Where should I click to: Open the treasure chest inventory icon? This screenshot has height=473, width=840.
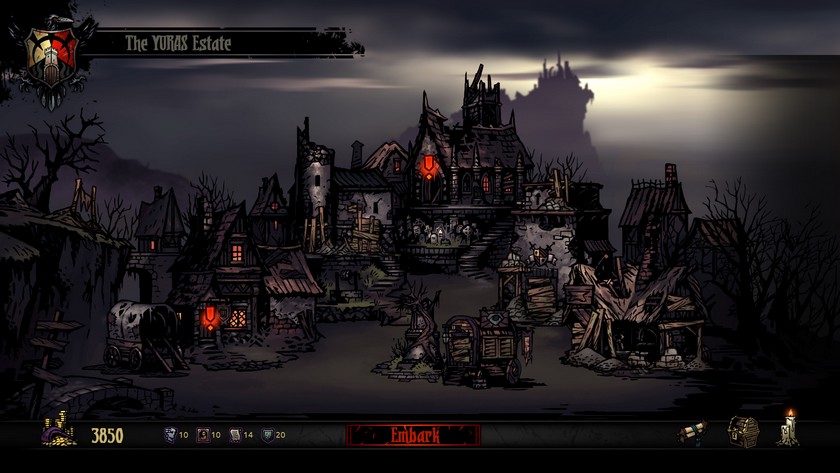[x=742, y=431]
